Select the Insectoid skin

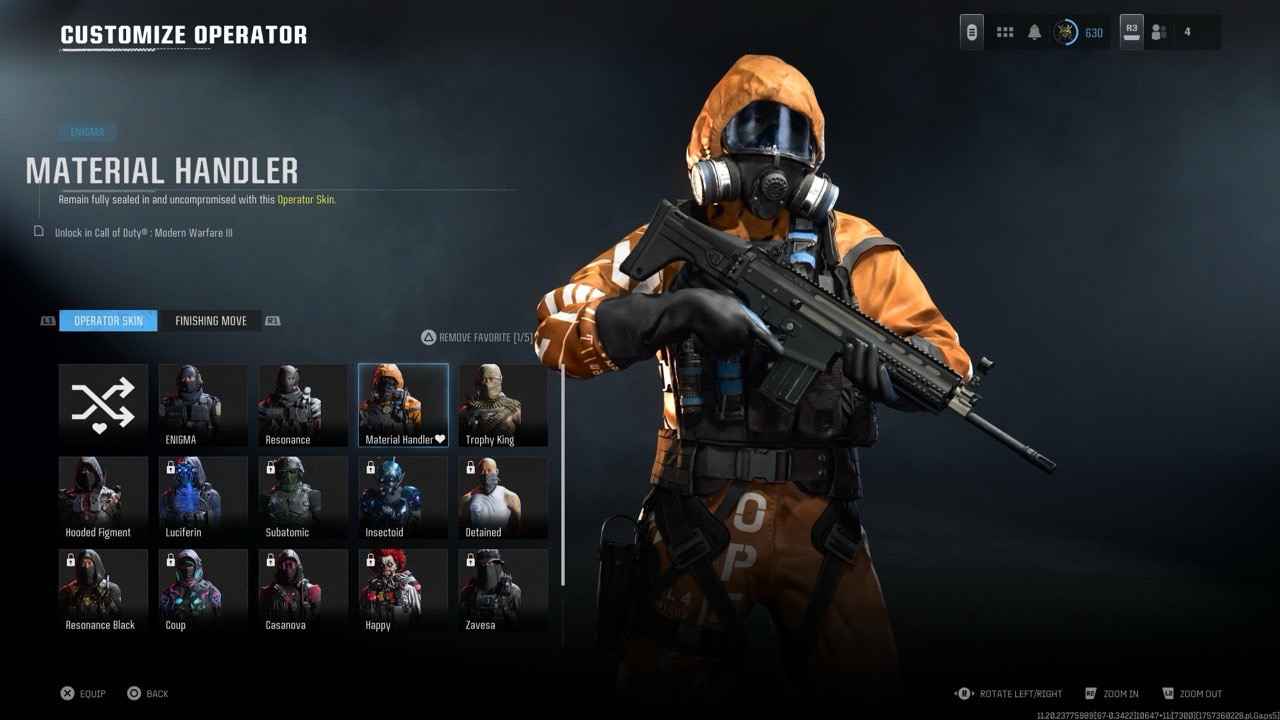(403, 498)
